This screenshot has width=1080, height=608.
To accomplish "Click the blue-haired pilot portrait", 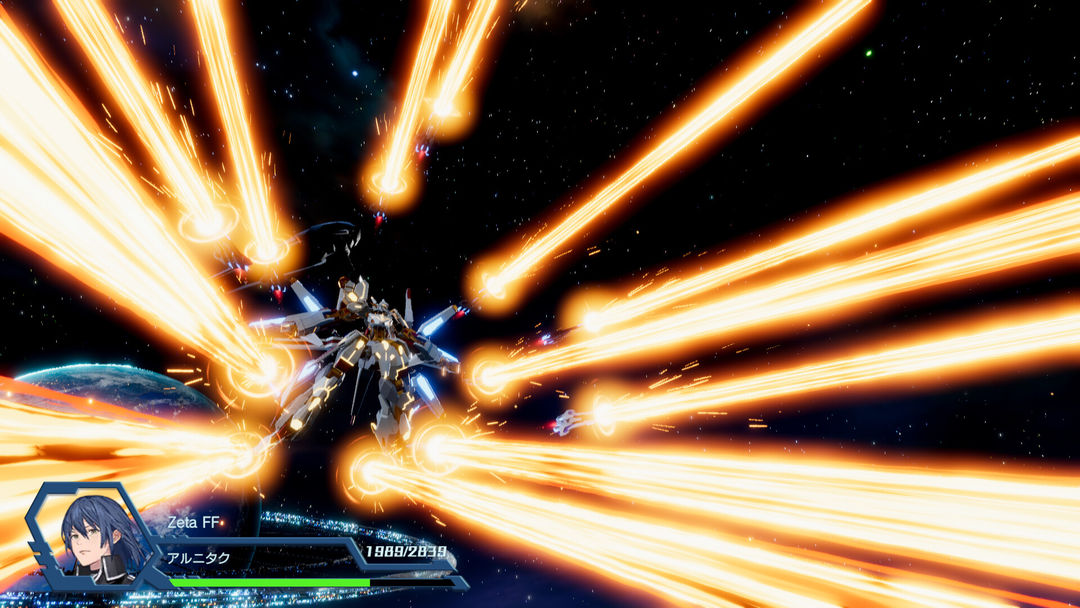I will coord(93,537).
